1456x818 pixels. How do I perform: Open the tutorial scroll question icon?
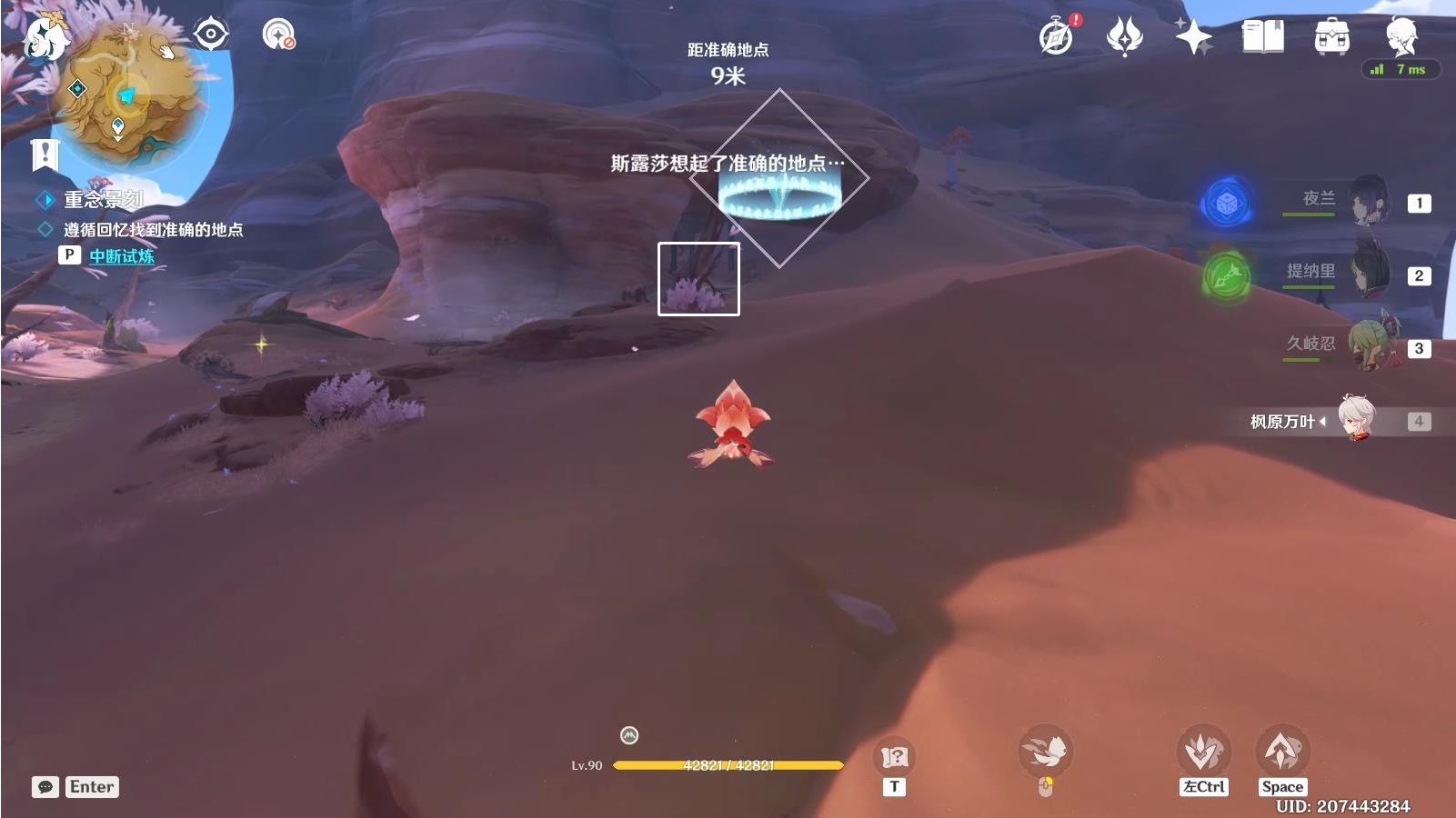[x=894, y=756]
